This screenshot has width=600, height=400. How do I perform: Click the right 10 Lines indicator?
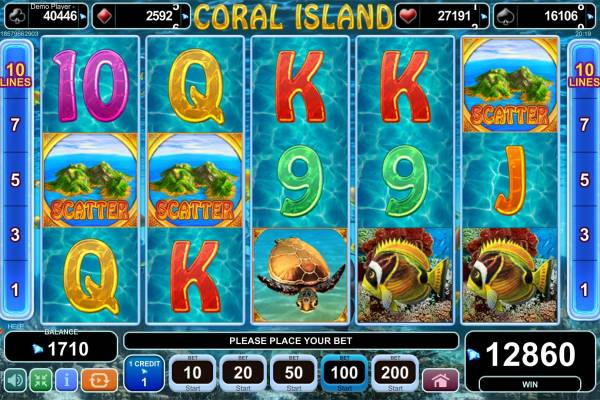pos(583,73)
